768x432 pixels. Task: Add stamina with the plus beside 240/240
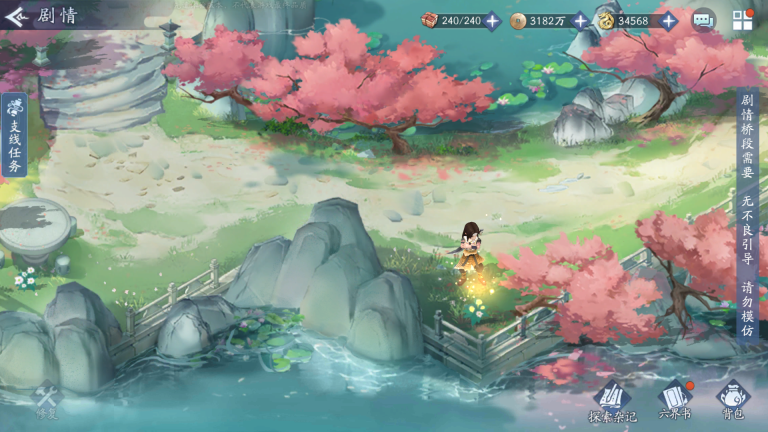point(492,20)
